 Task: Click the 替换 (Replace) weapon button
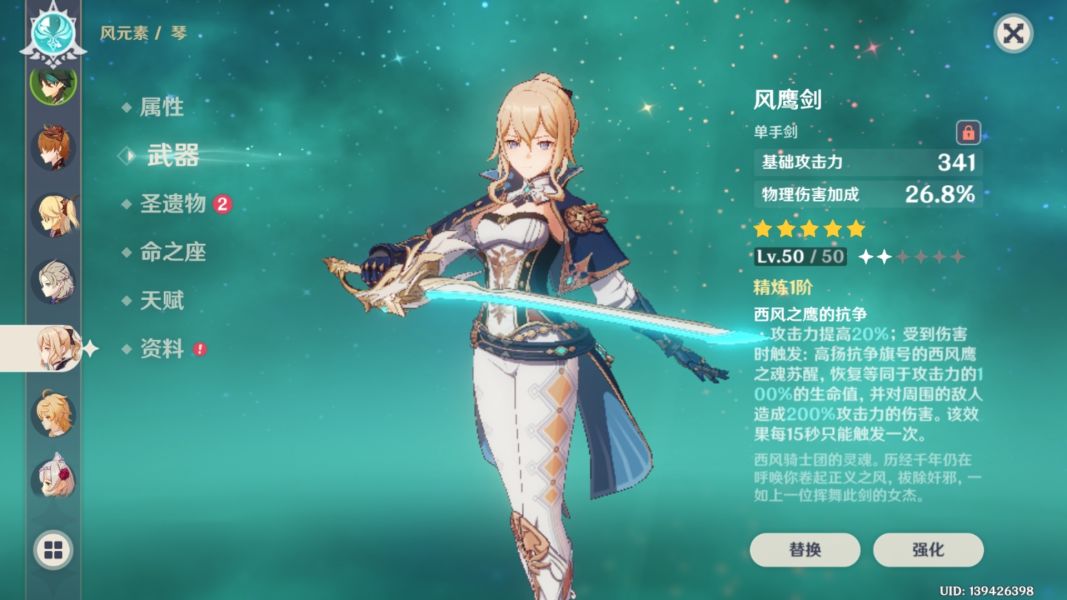[805, 549]
